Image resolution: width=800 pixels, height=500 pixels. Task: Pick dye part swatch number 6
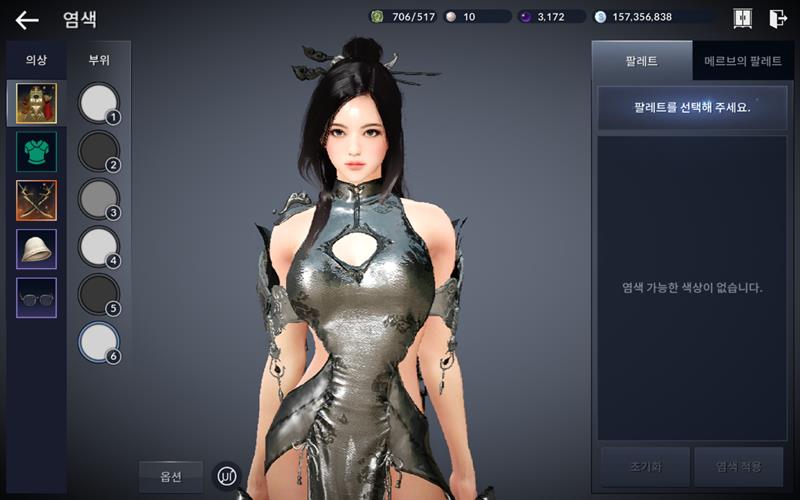(98, 342)
